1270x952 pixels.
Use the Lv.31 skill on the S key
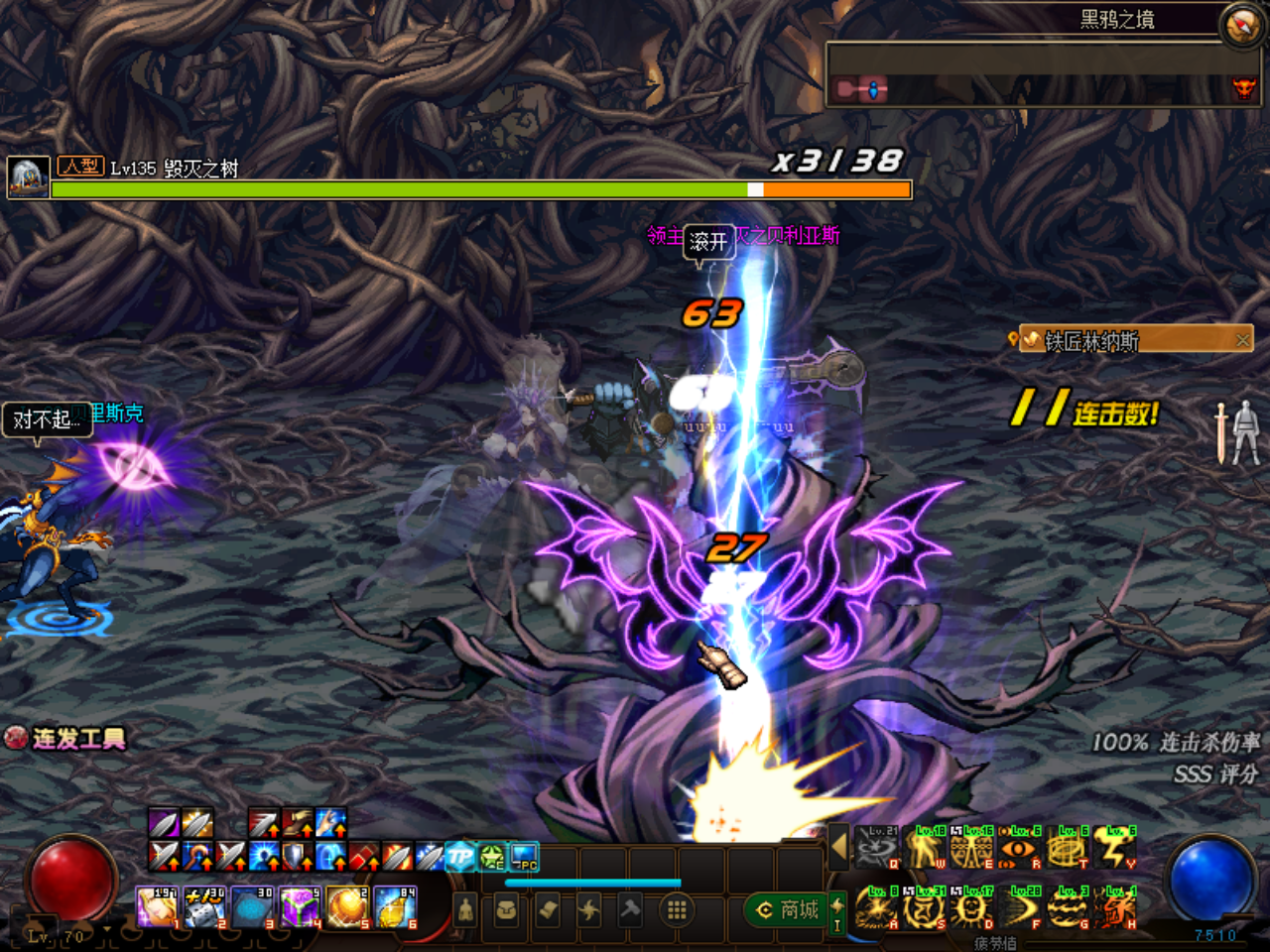[922, 908]
